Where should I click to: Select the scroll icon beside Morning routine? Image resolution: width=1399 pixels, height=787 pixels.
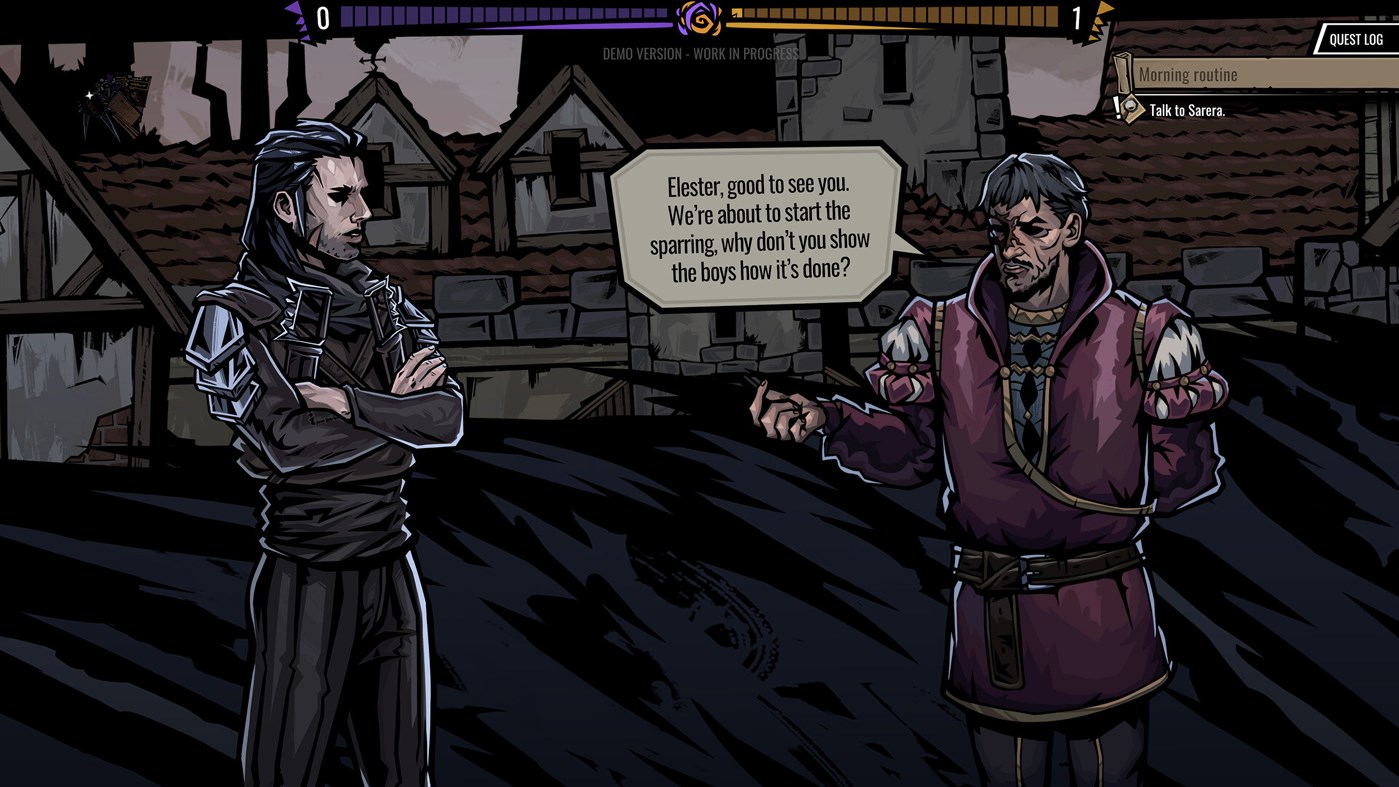(x=1122, y=72)
